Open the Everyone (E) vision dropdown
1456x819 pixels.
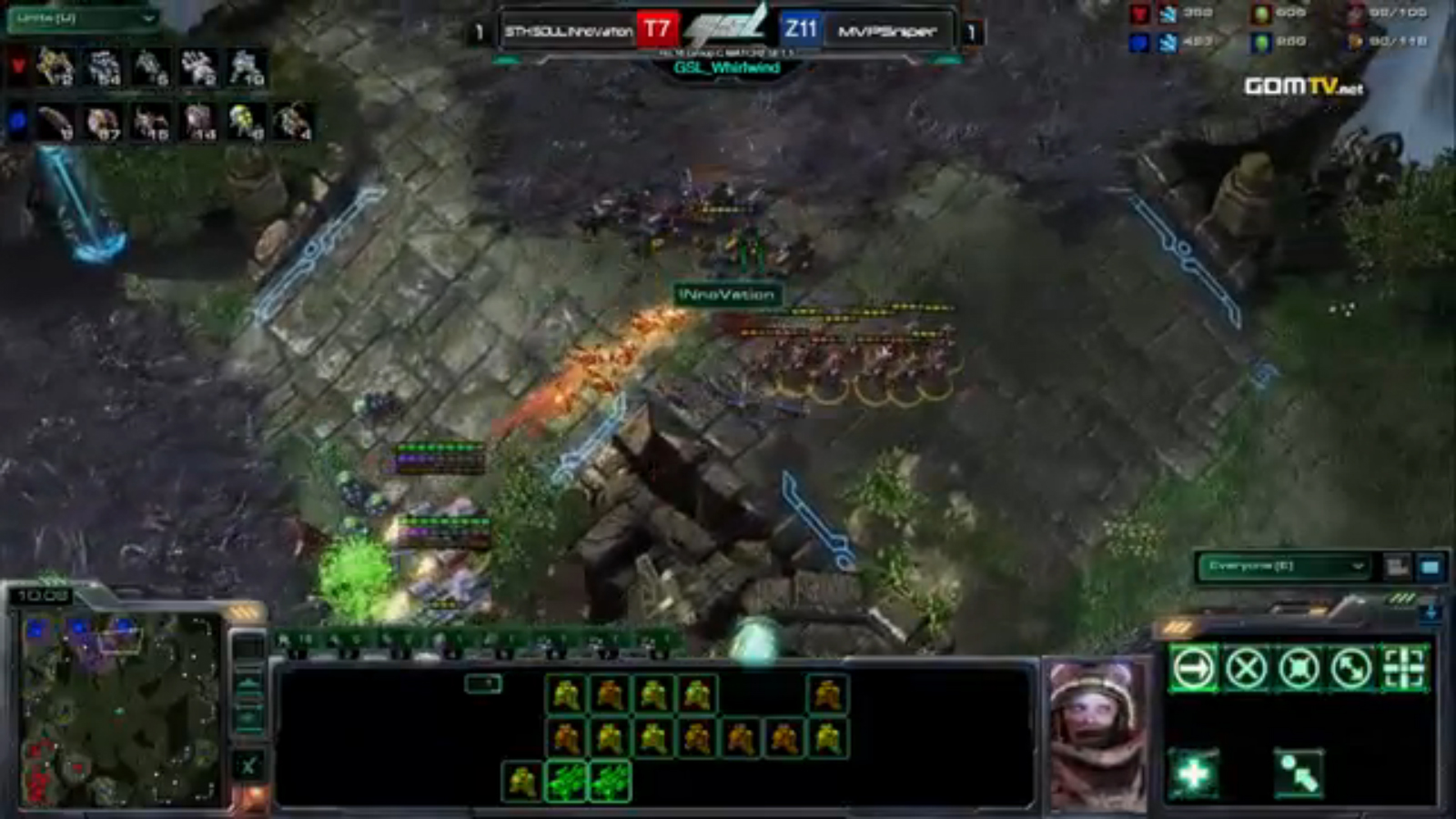[x=1283, y=566]
